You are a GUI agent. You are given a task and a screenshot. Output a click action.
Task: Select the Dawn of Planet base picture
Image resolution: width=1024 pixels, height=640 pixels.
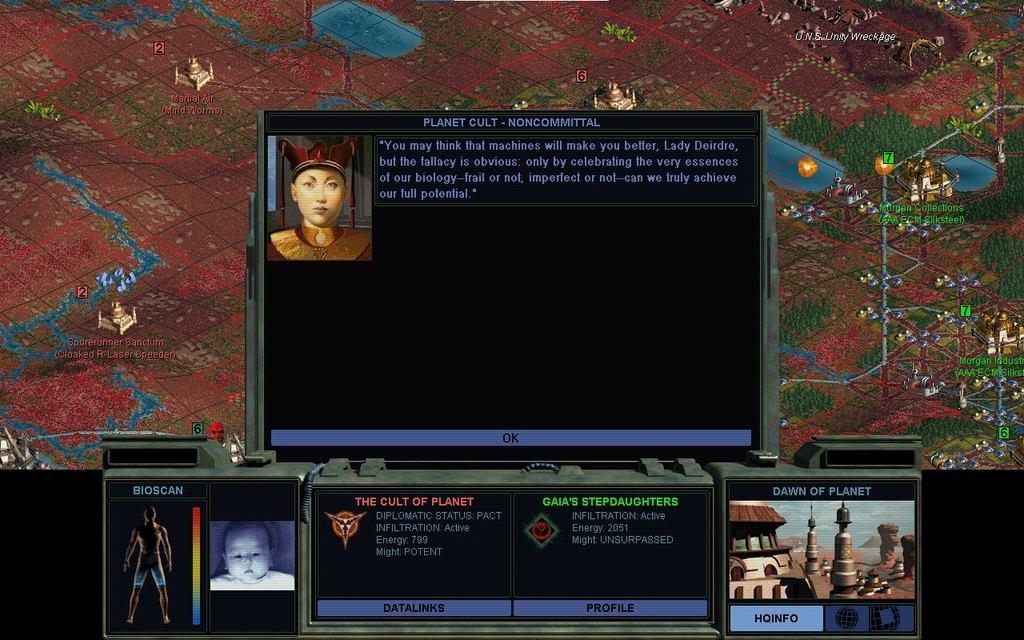pos(821,550)
